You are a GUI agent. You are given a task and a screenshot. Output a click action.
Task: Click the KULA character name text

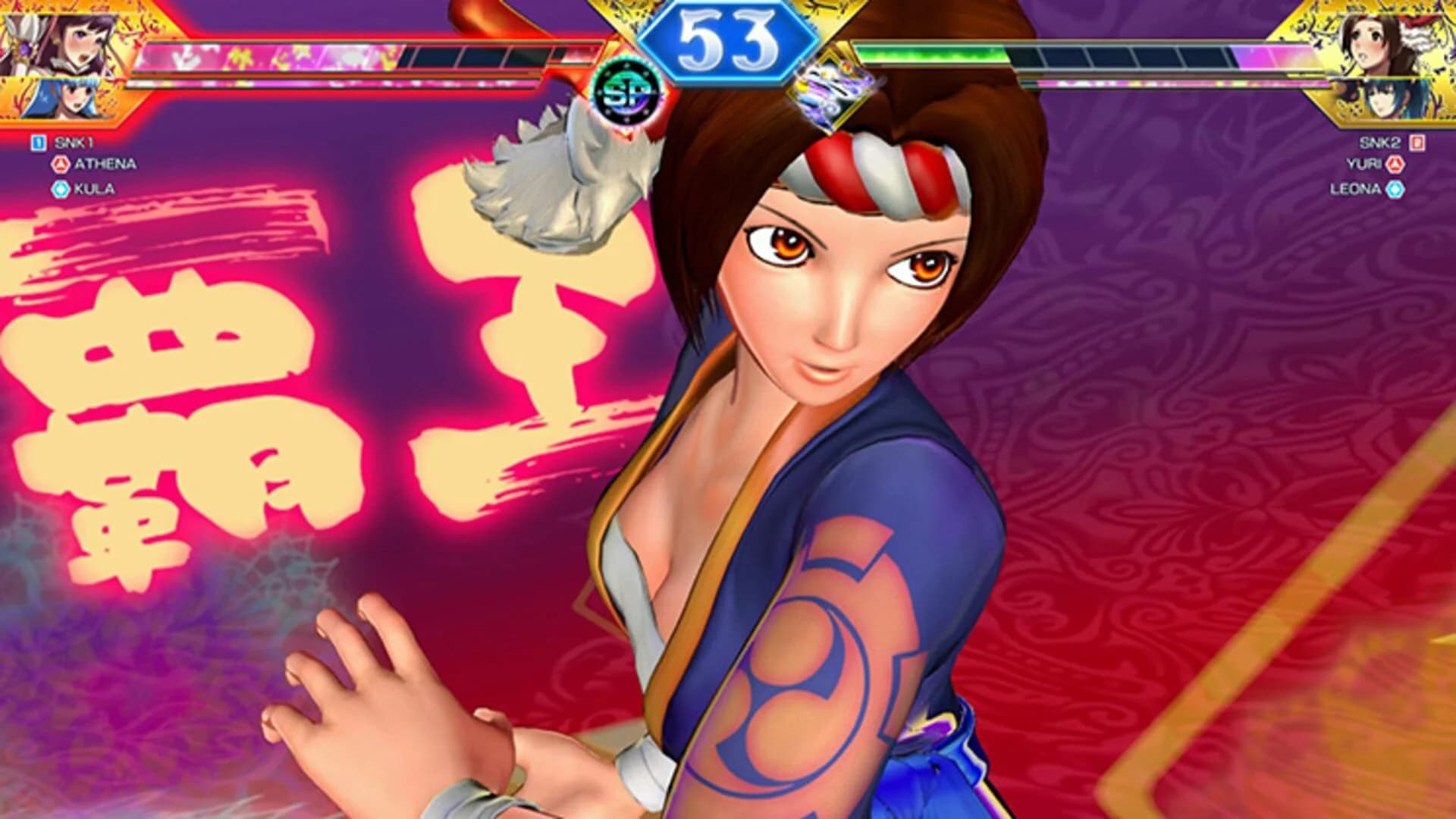tap(94, 189)
